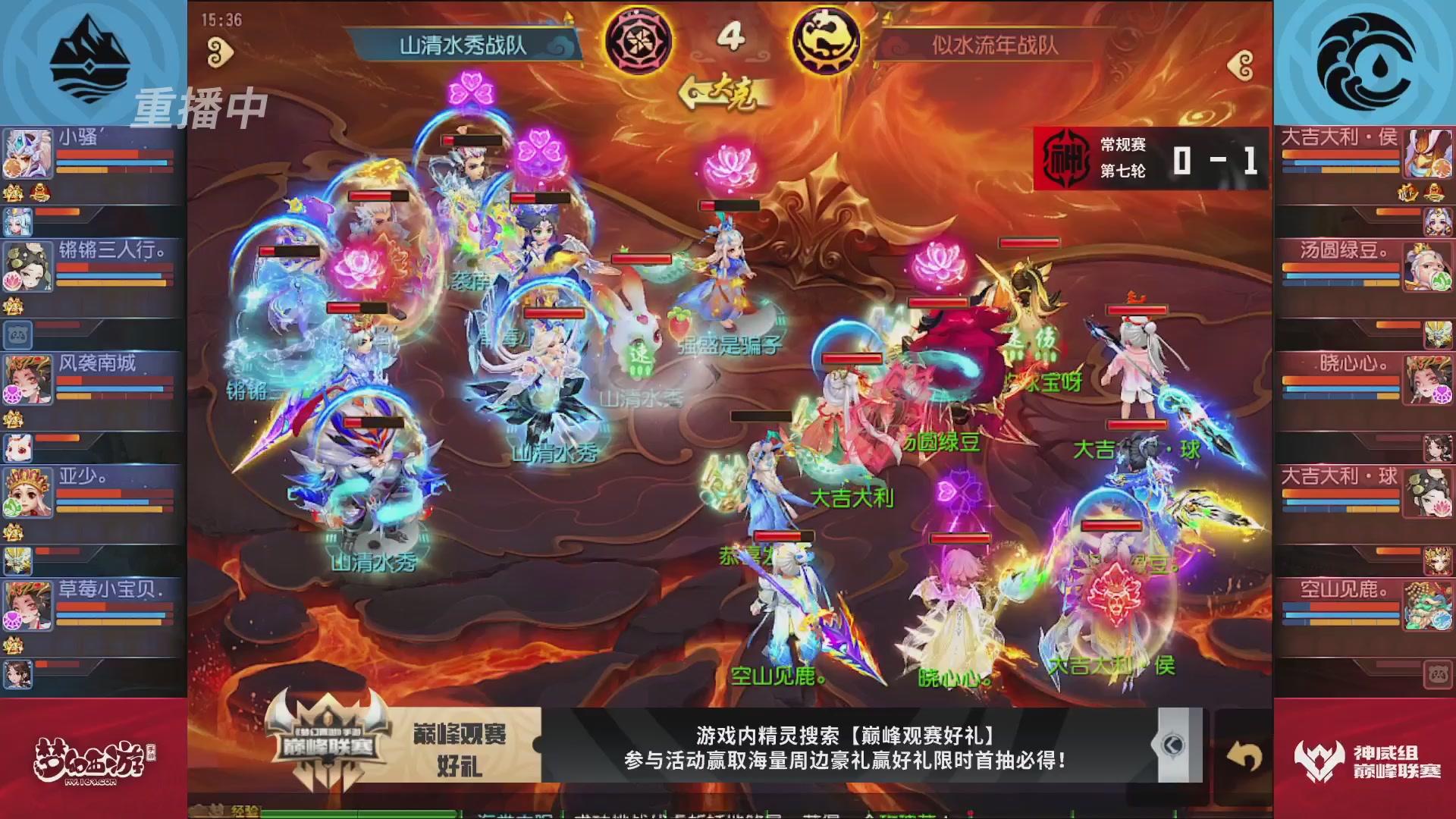Open the 常规赛 第七轮 0-1 score panel

pyautogui.click(x=1153, y=158)
